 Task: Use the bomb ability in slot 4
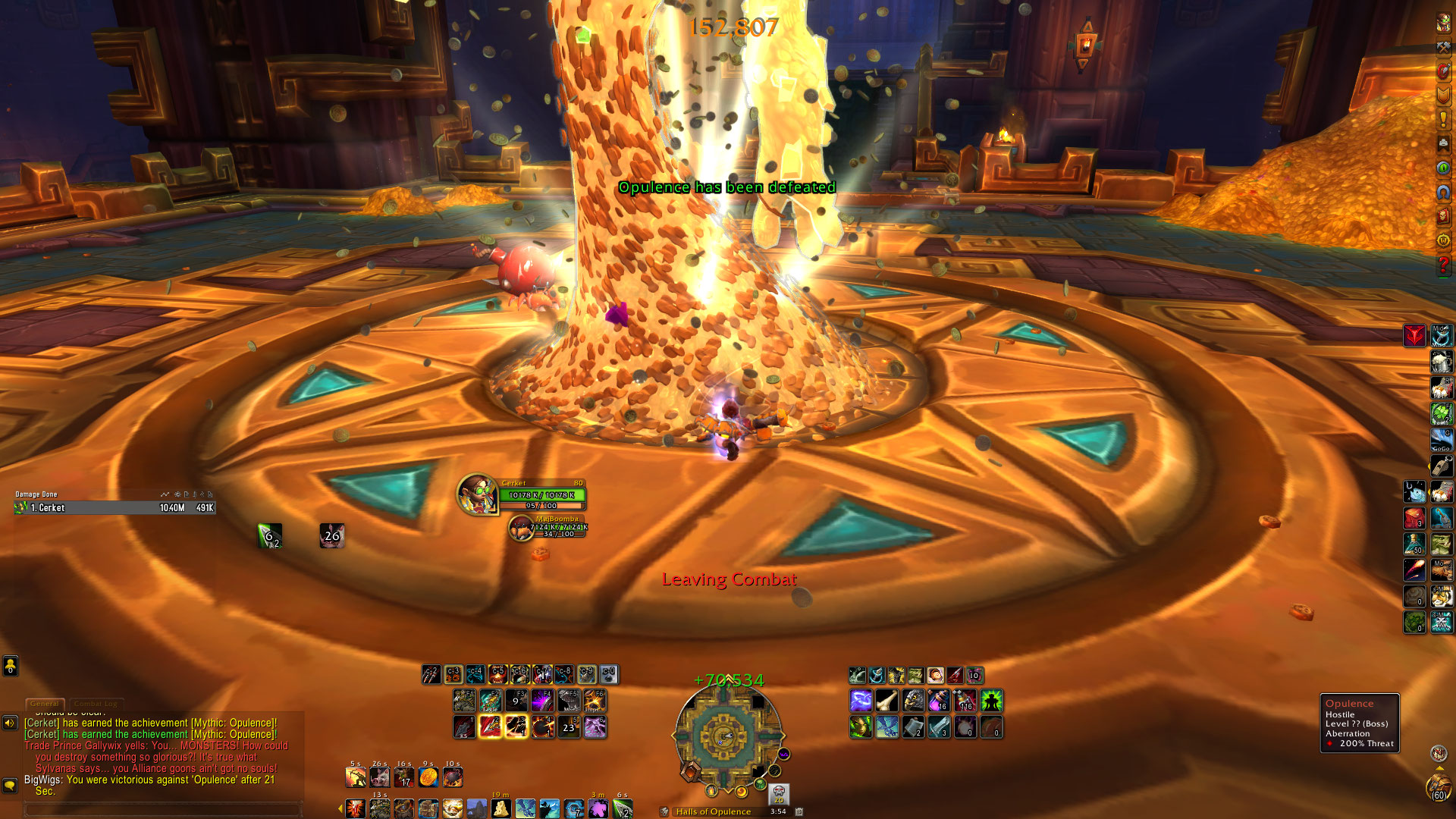point(542,727)
